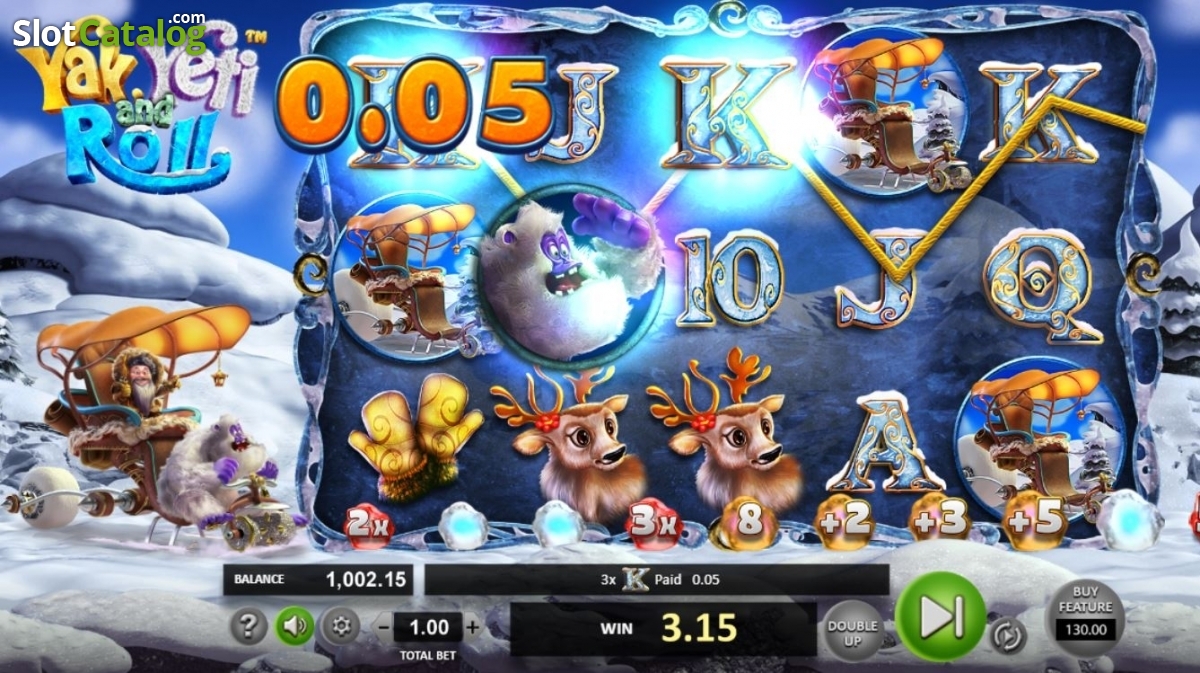Hit the big green spin button
This screenshot has height=673, width=1200.
pyautogui.click(x=940, y=616)
